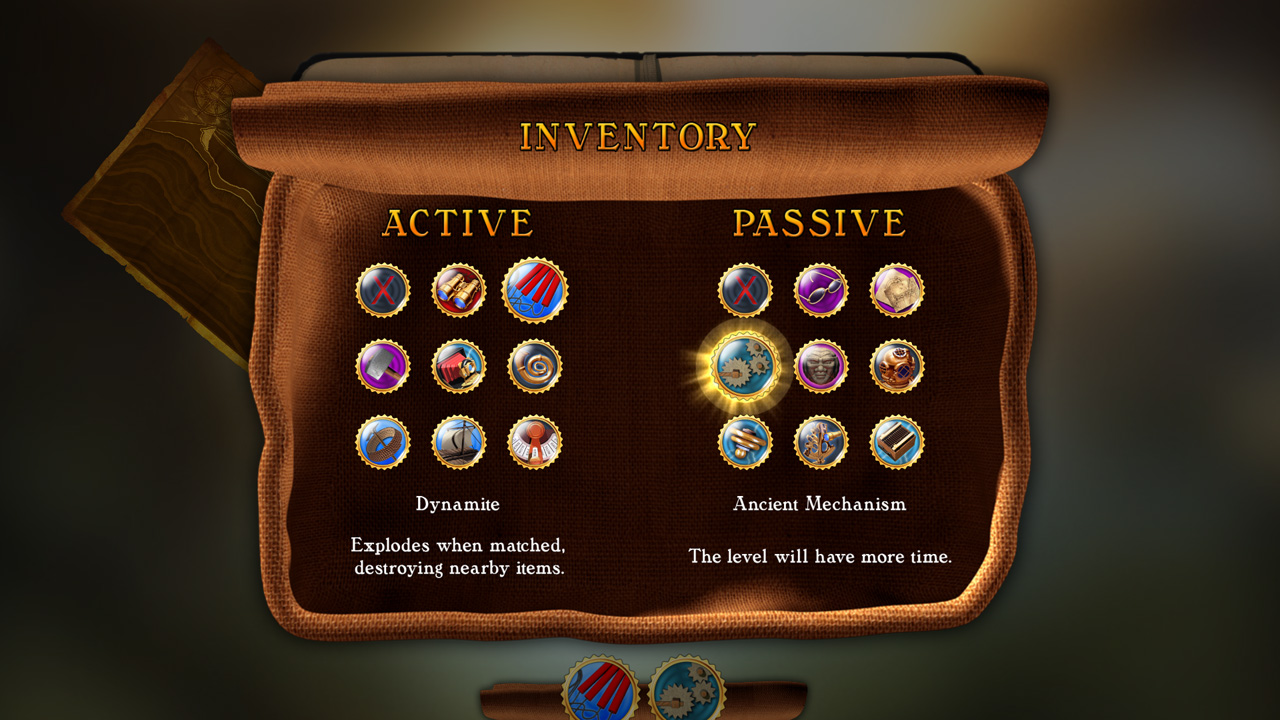Select the Sailing Ship active item
Viewport: 1280px width, 720px height.
coord(459,442)
